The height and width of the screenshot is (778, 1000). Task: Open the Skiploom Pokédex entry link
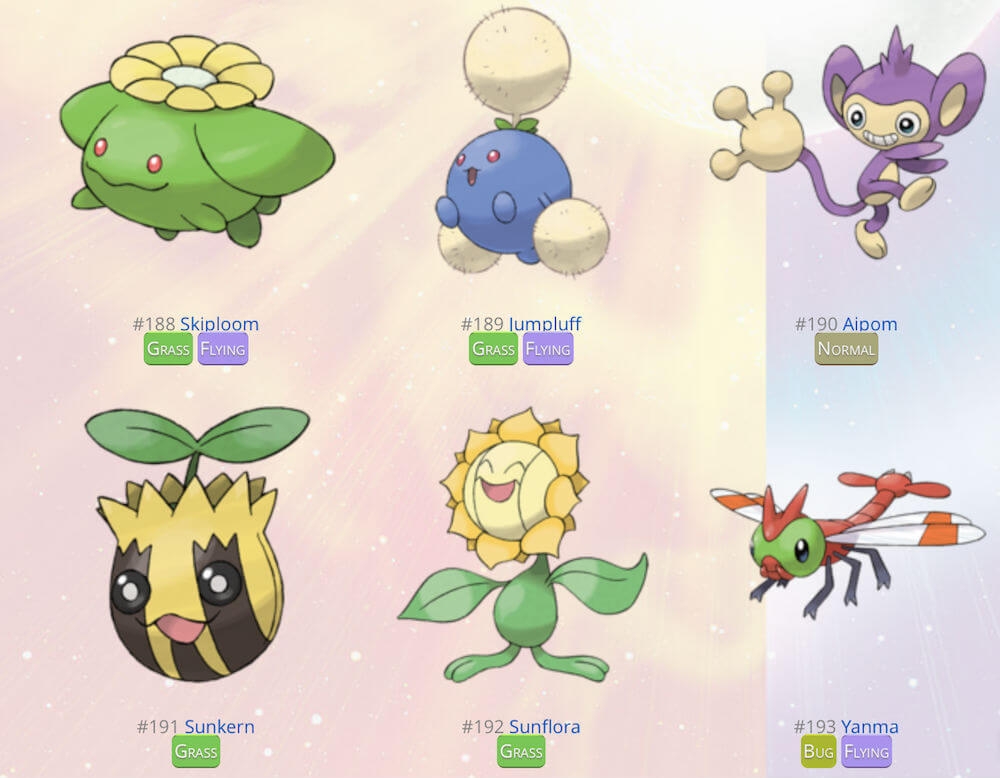tap(219, 324)
